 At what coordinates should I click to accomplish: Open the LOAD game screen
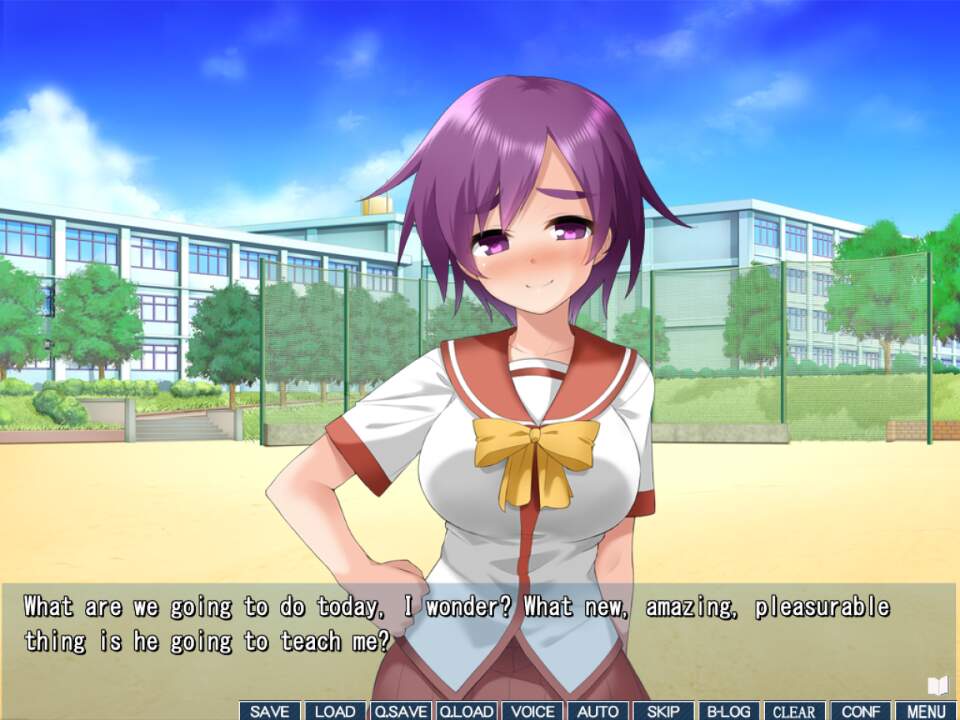point(335,711)
